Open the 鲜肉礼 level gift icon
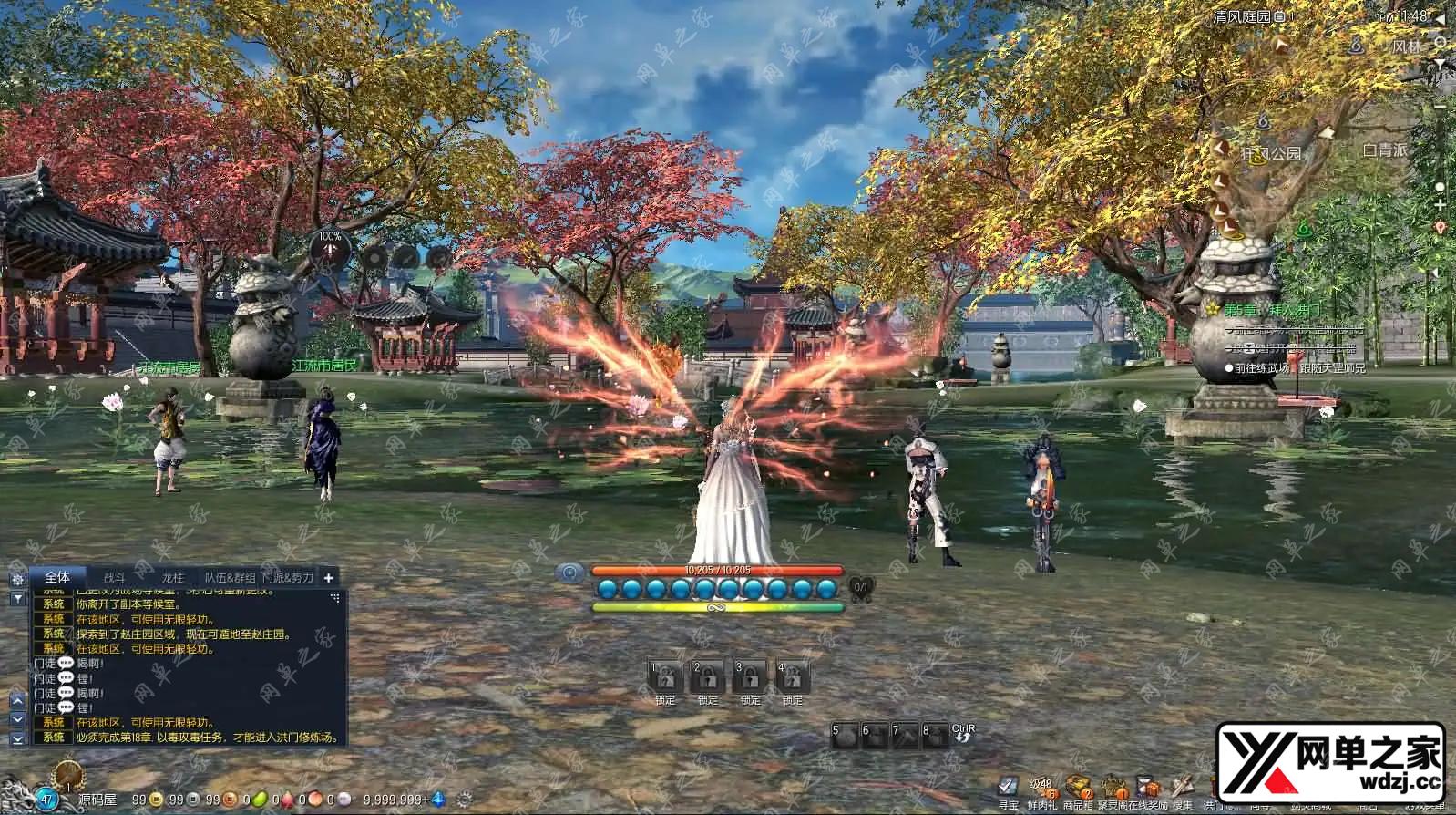This screenshot has height=815, width=1456. click(1041, 787)
